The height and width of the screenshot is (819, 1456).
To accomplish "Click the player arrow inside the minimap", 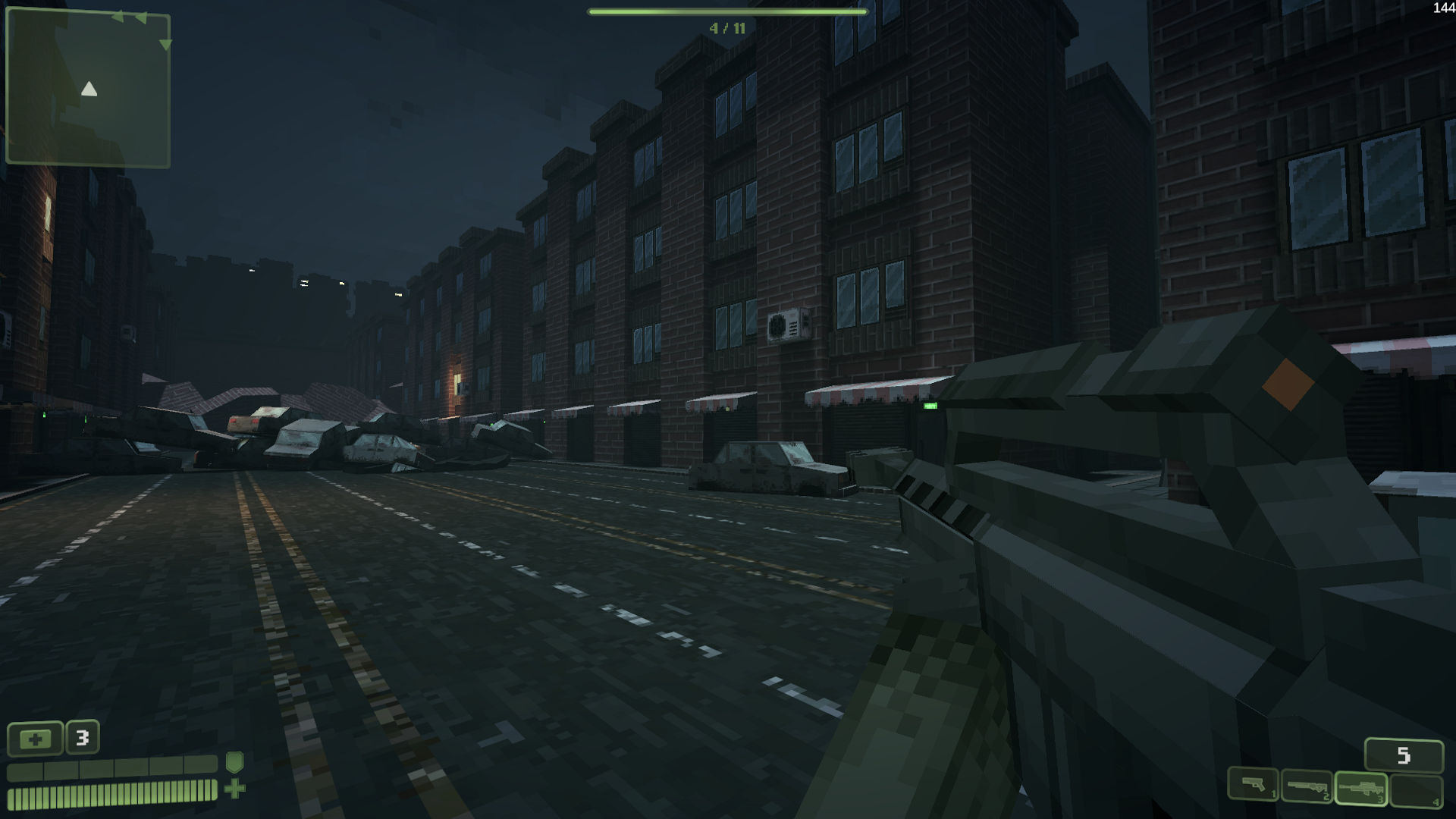I will (x=89, y=89).
